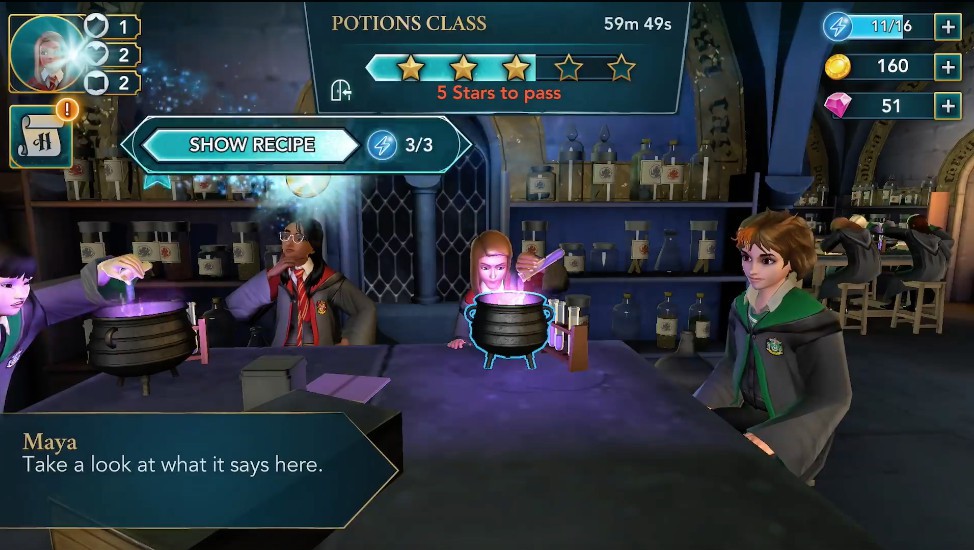Exit the Potions Class via door icon

[x=342, y=91]
